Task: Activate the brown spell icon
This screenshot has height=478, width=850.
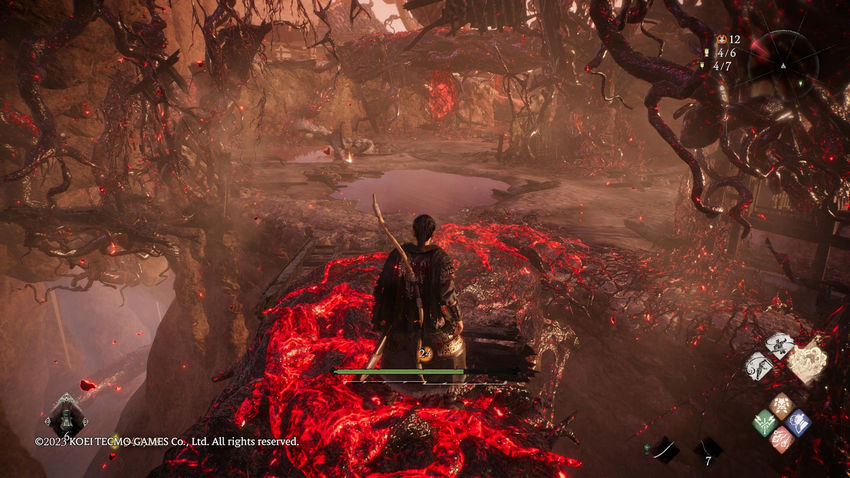Action: coord(781,405)
